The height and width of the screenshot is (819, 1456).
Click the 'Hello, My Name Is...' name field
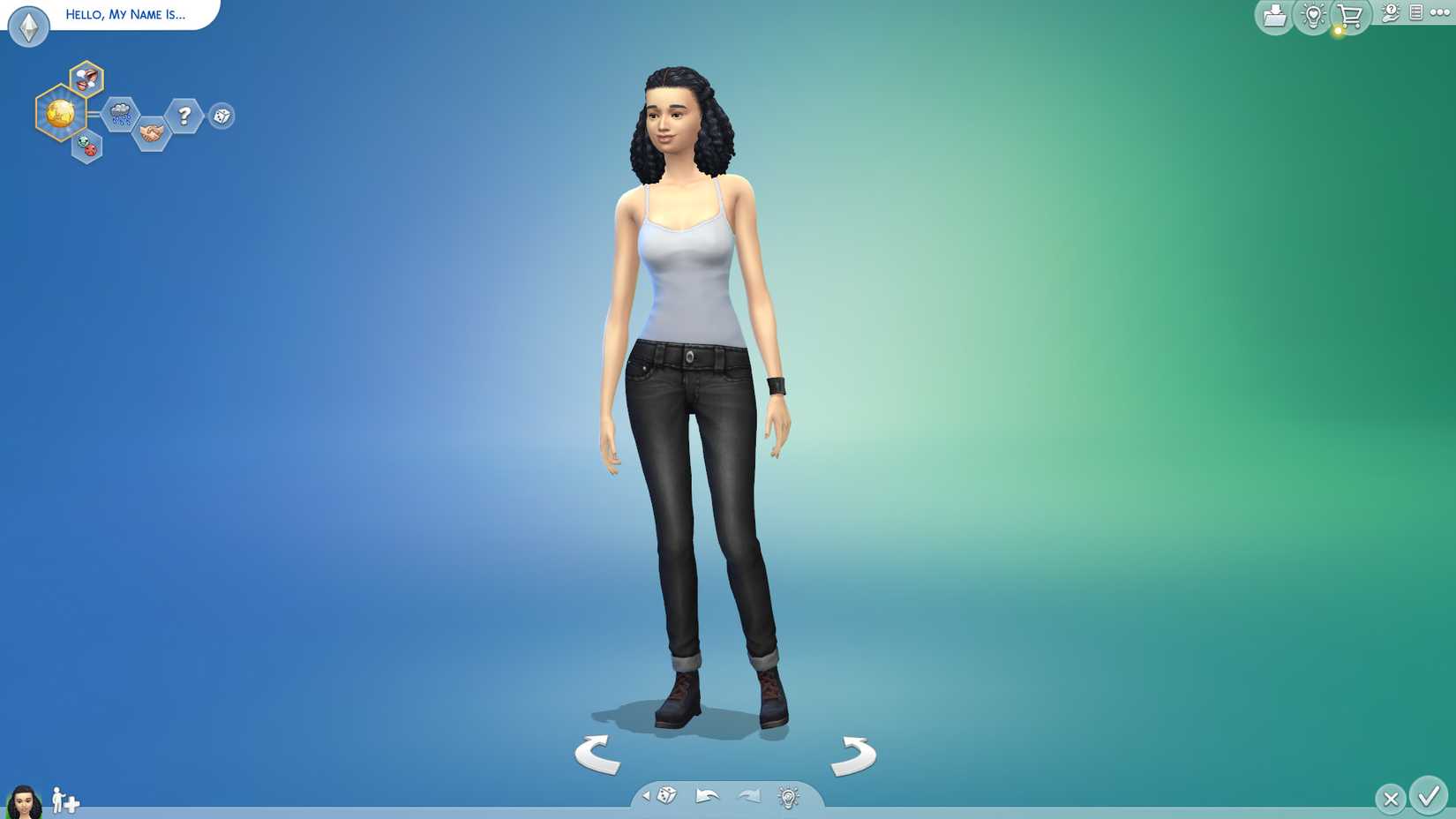pos(124,14)
